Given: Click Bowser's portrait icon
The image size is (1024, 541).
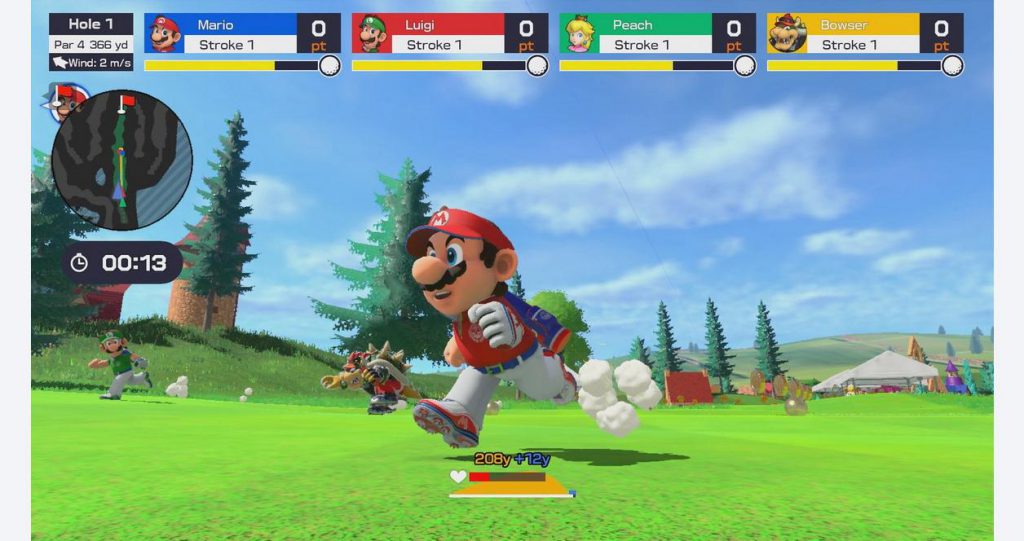Looking at the screenshot, I should (787, 35).
